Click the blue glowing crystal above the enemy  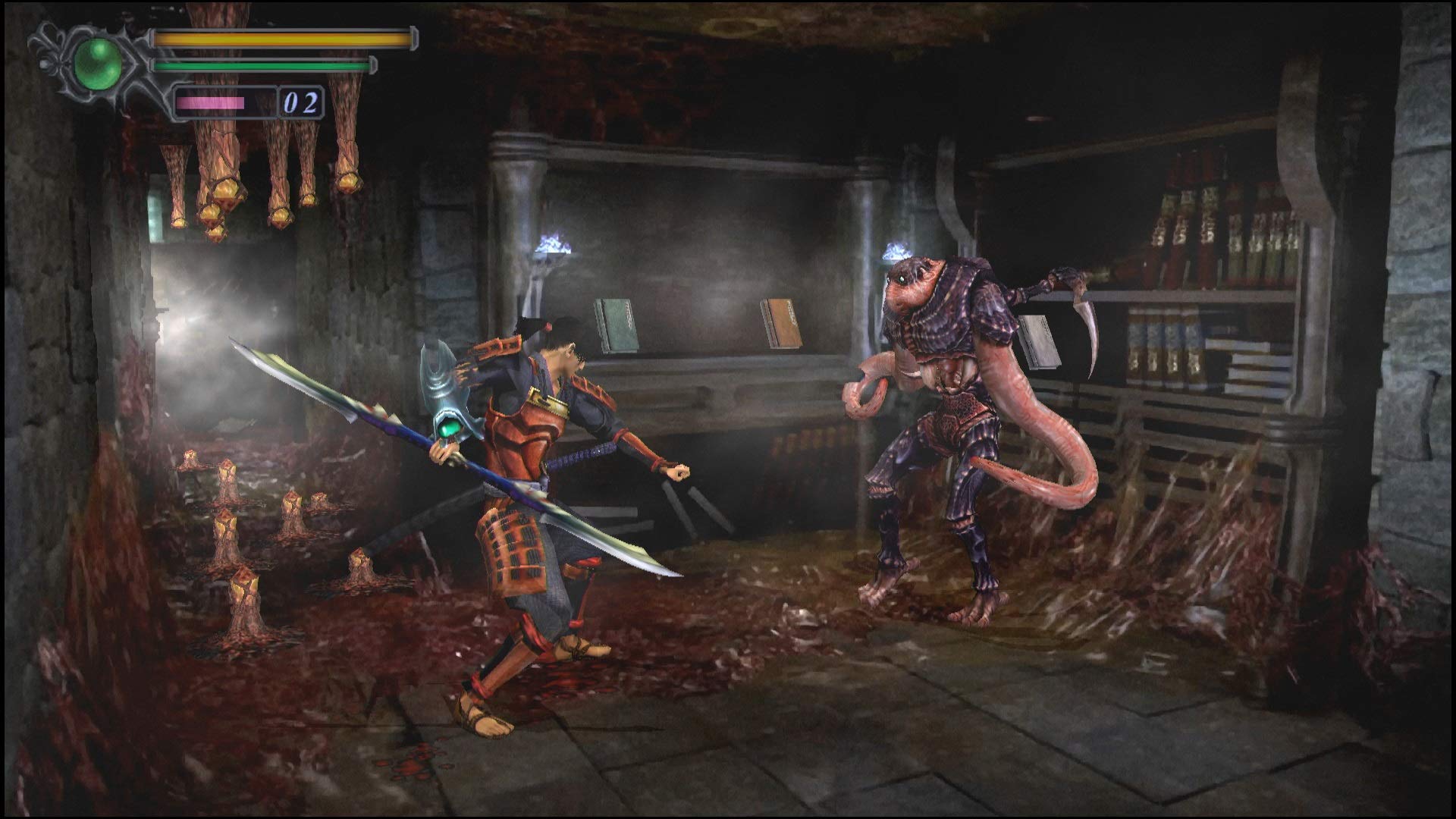coord(897,250)
